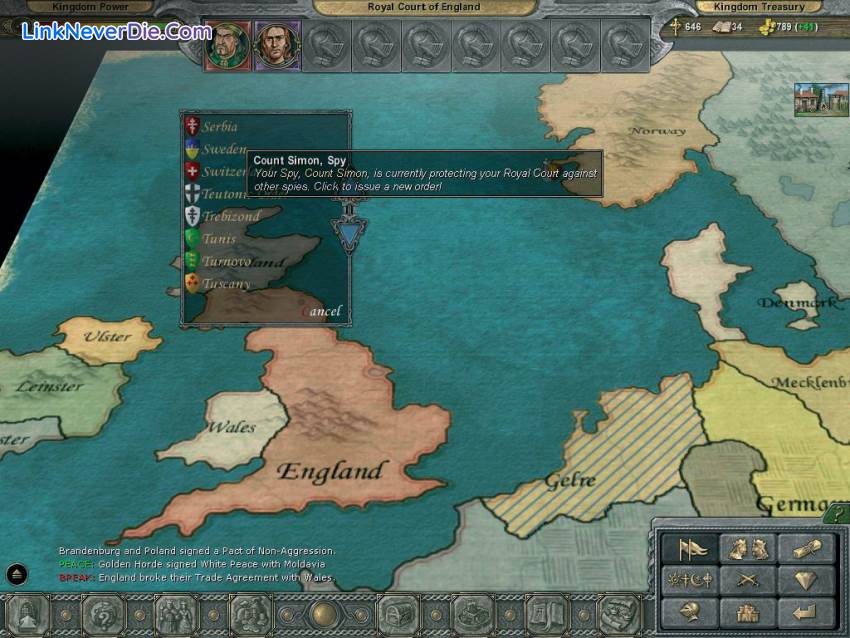
Task: Open the flags political view button
Action: coord(690,549)
